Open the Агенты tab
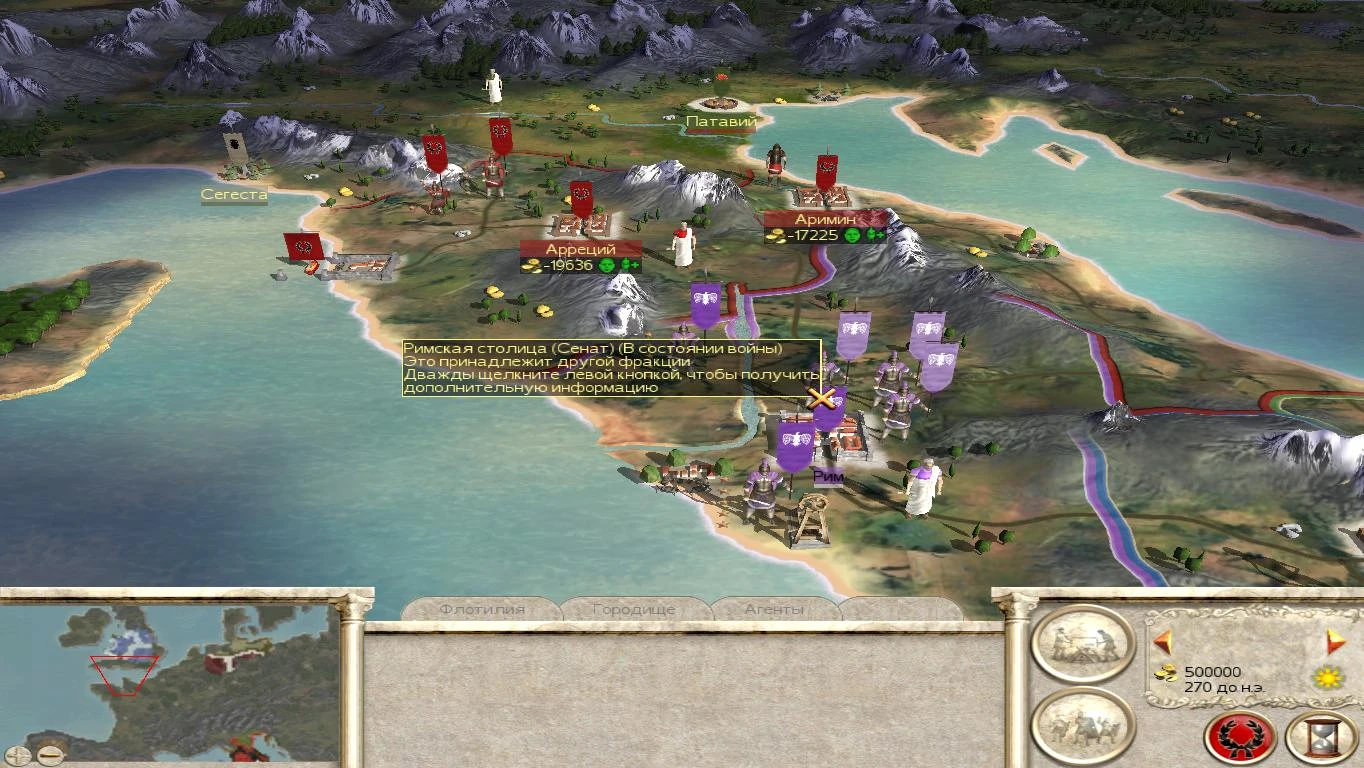1364x768 pixels. 775,610
